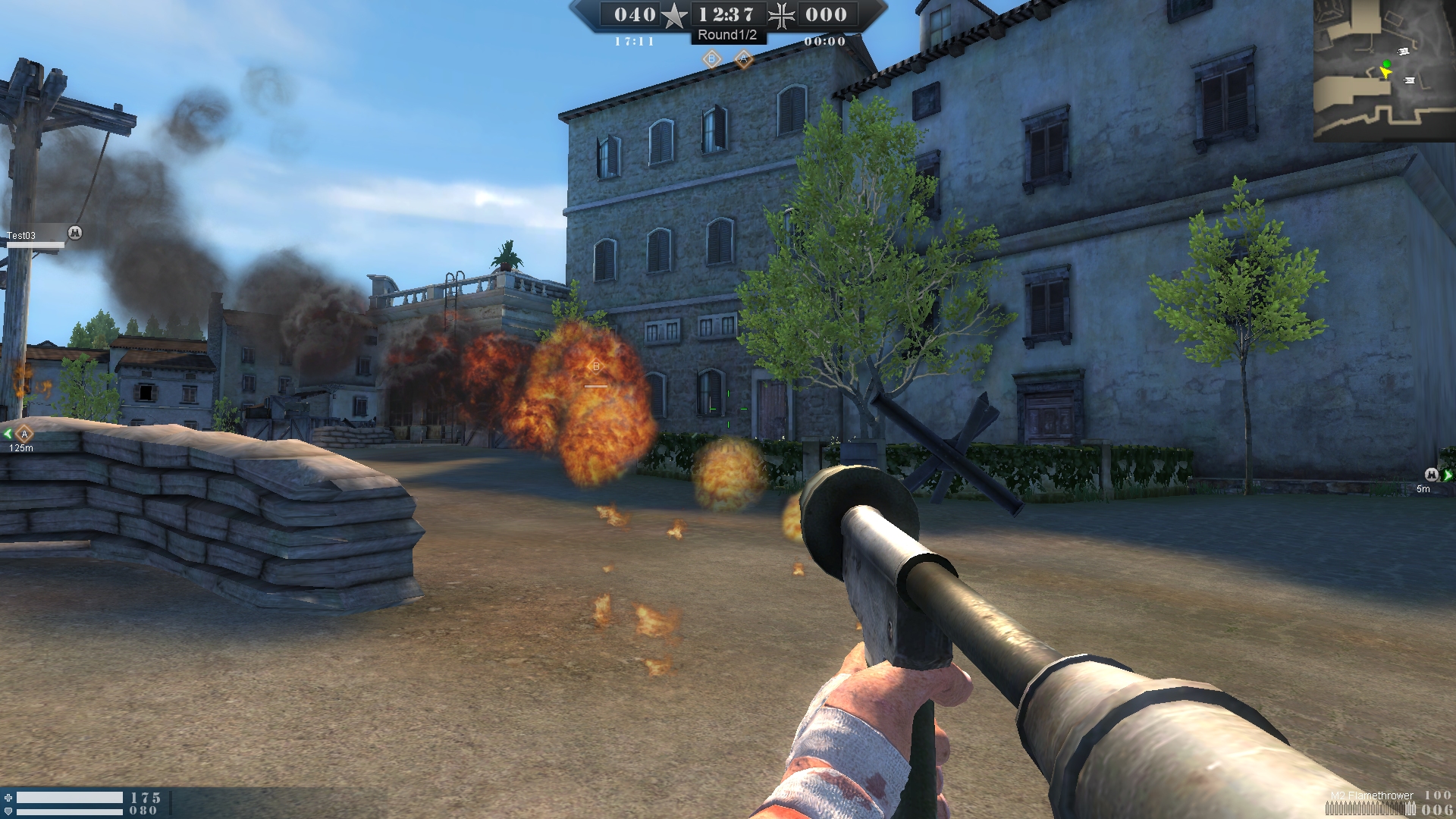The width and height of the screenshot is (1456, 819).
Task: Click the objective A marker showing 125m
Action: 24,434
